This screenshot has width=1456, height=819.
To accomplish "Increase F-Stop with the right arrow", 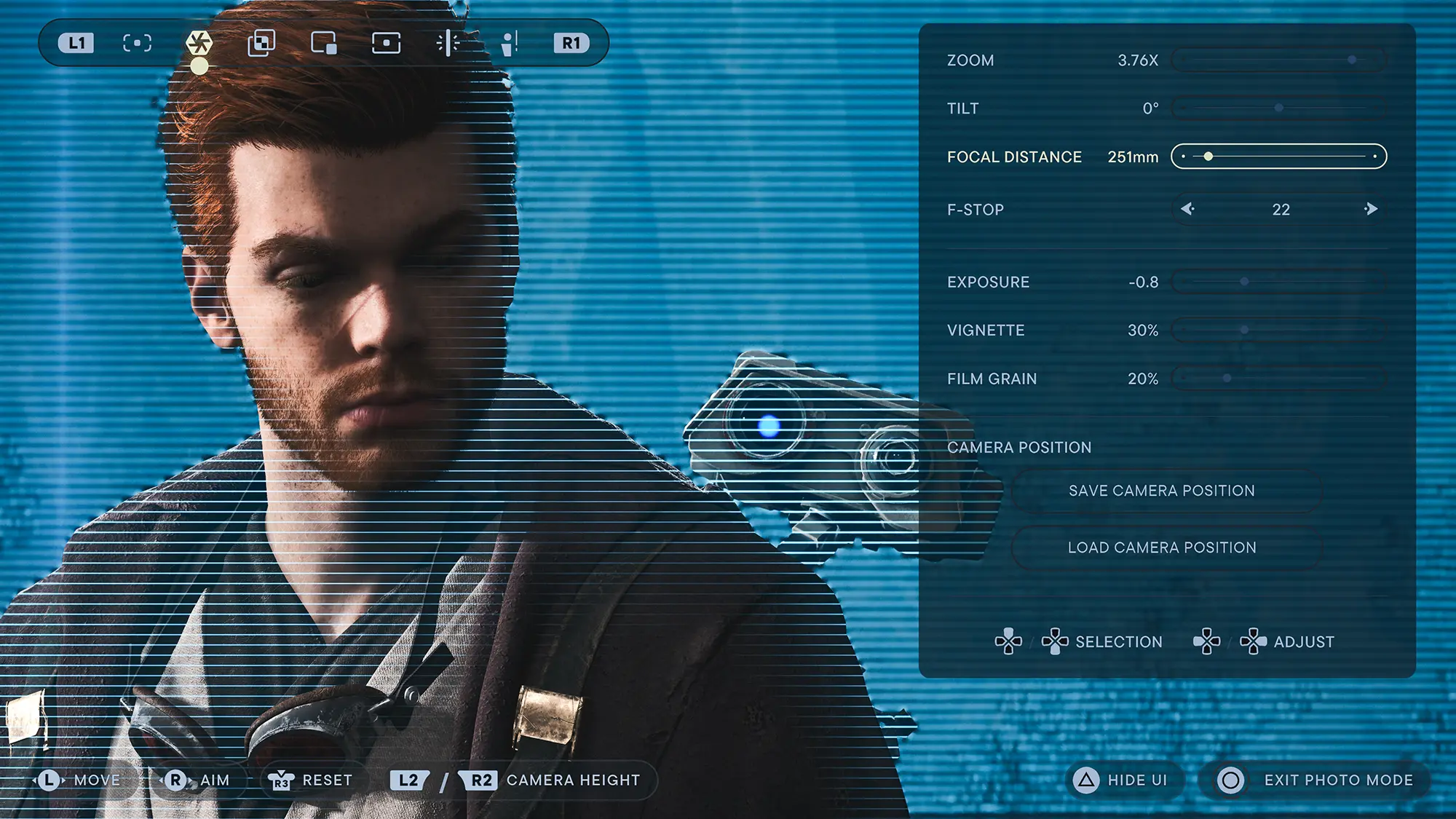I will pyautogui.click(x=1370, y=210).
